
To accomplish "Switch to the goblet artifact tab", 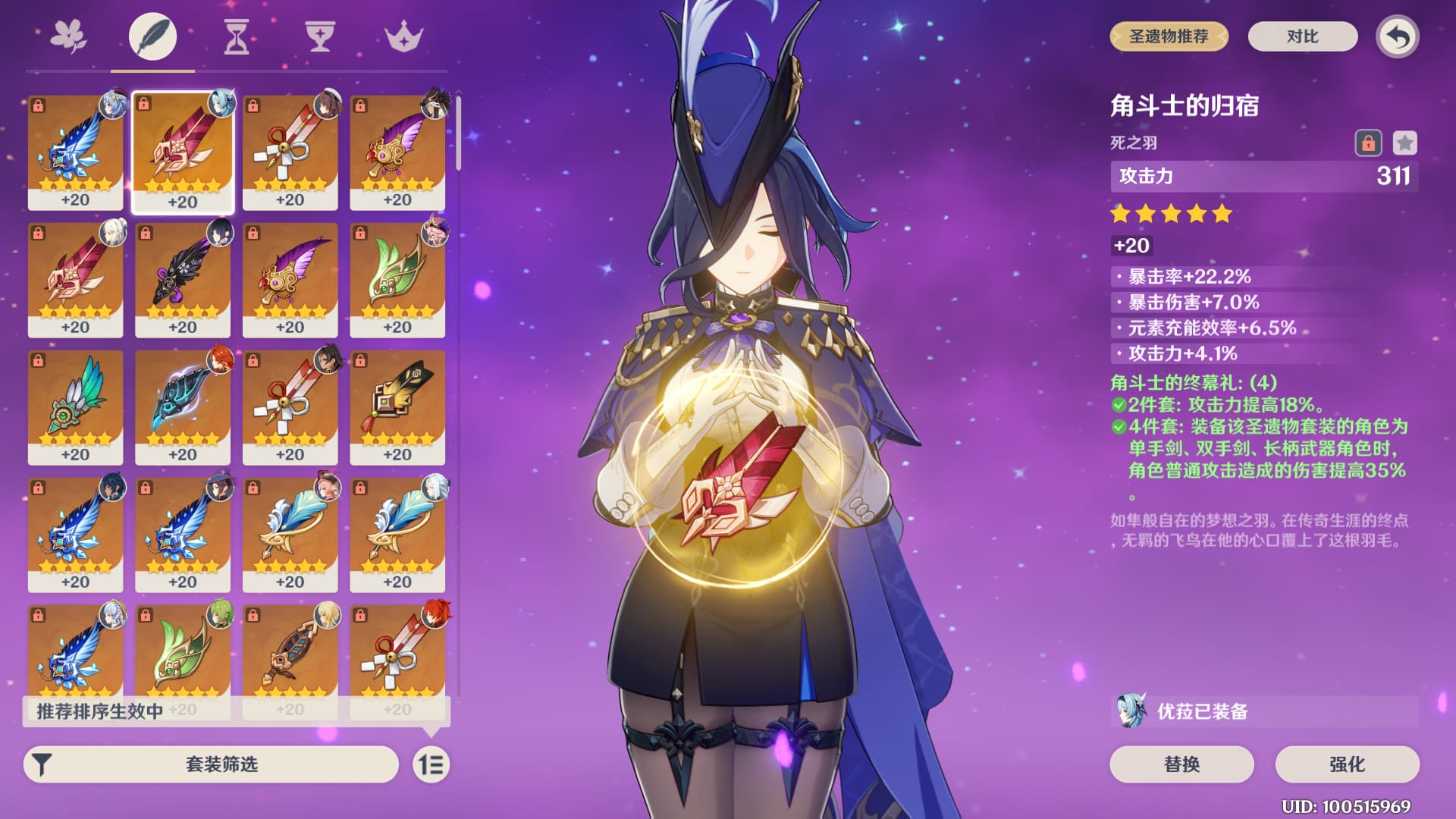I will pos(320,36).
